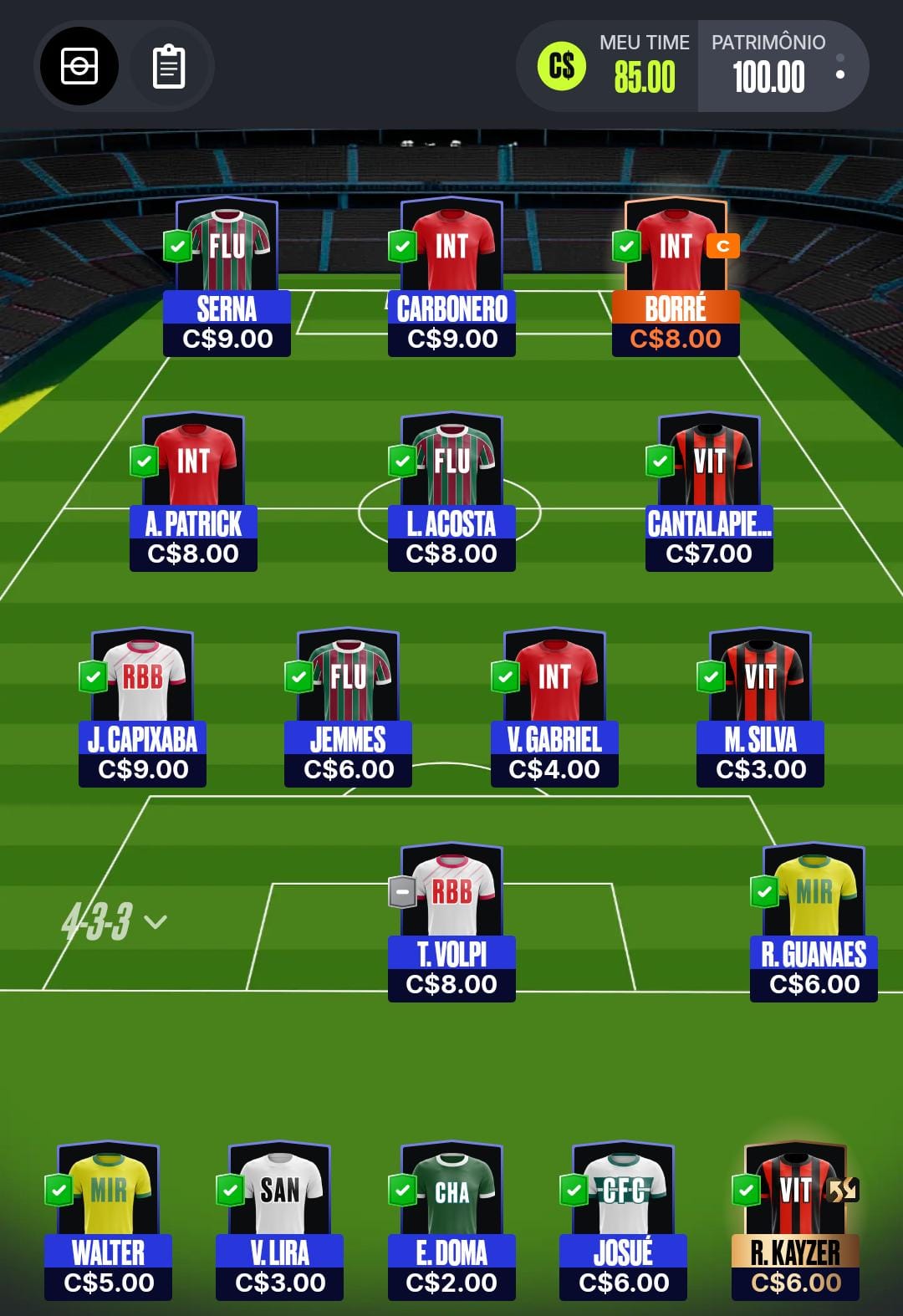Pick E. Doma on the bench
Screen dimensions: 903x1316
pyautogui.click(x=451, y=1222)
